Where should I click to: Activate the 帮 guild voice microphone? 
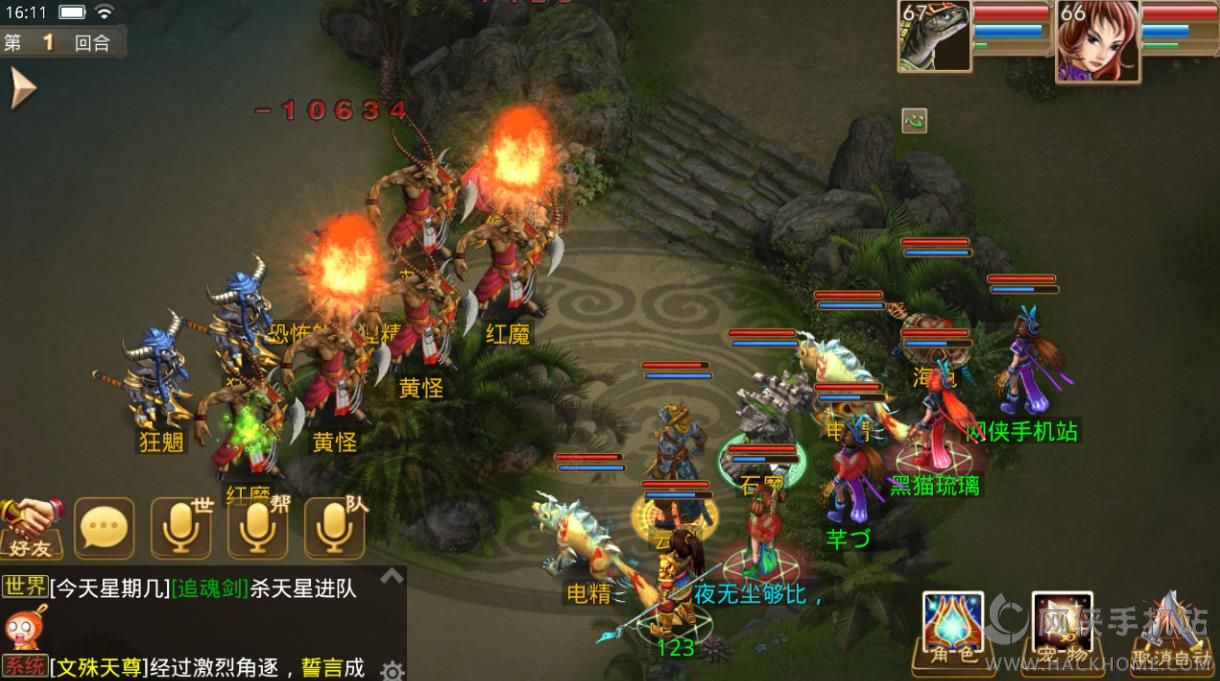click(257, 527)
